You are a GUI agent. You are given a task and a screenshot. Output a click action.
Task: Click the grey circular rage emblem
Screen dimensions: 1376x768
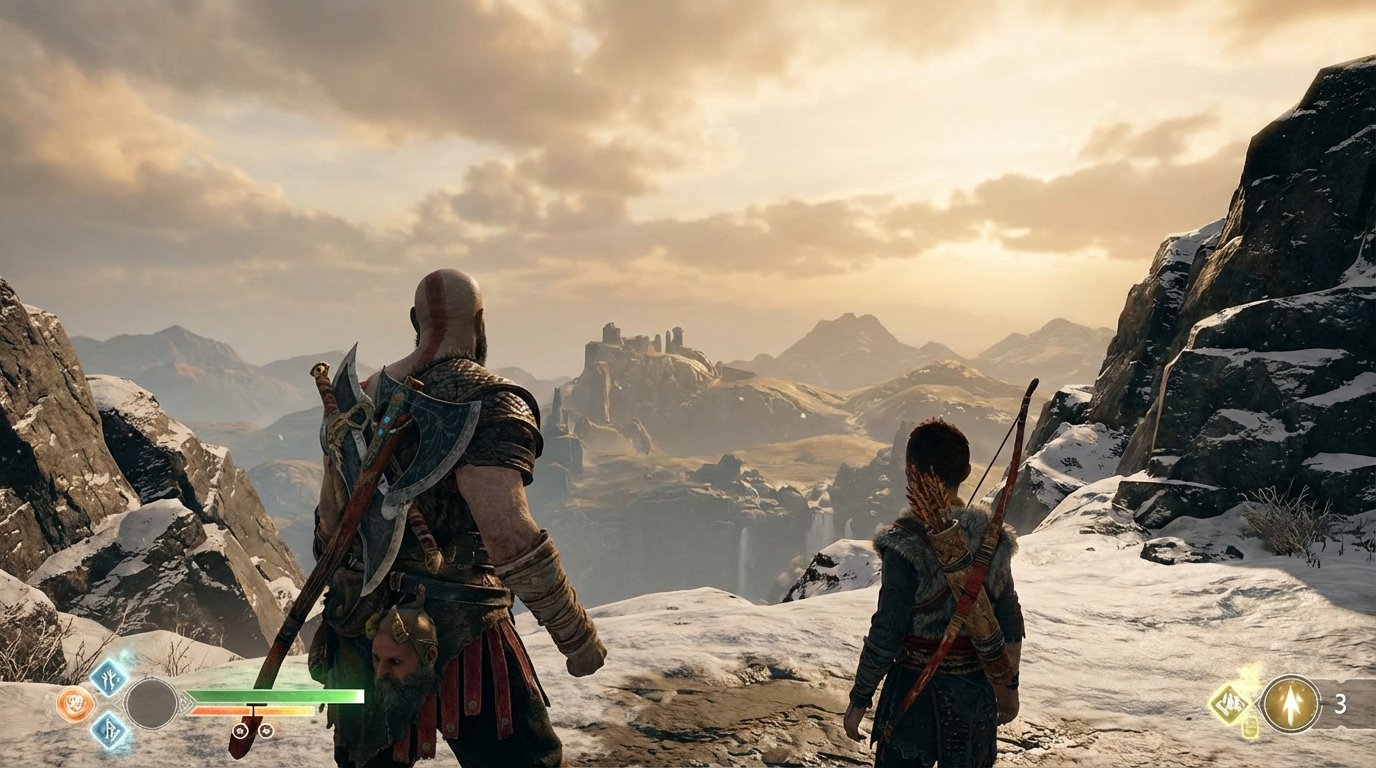[x=151, y=703]
